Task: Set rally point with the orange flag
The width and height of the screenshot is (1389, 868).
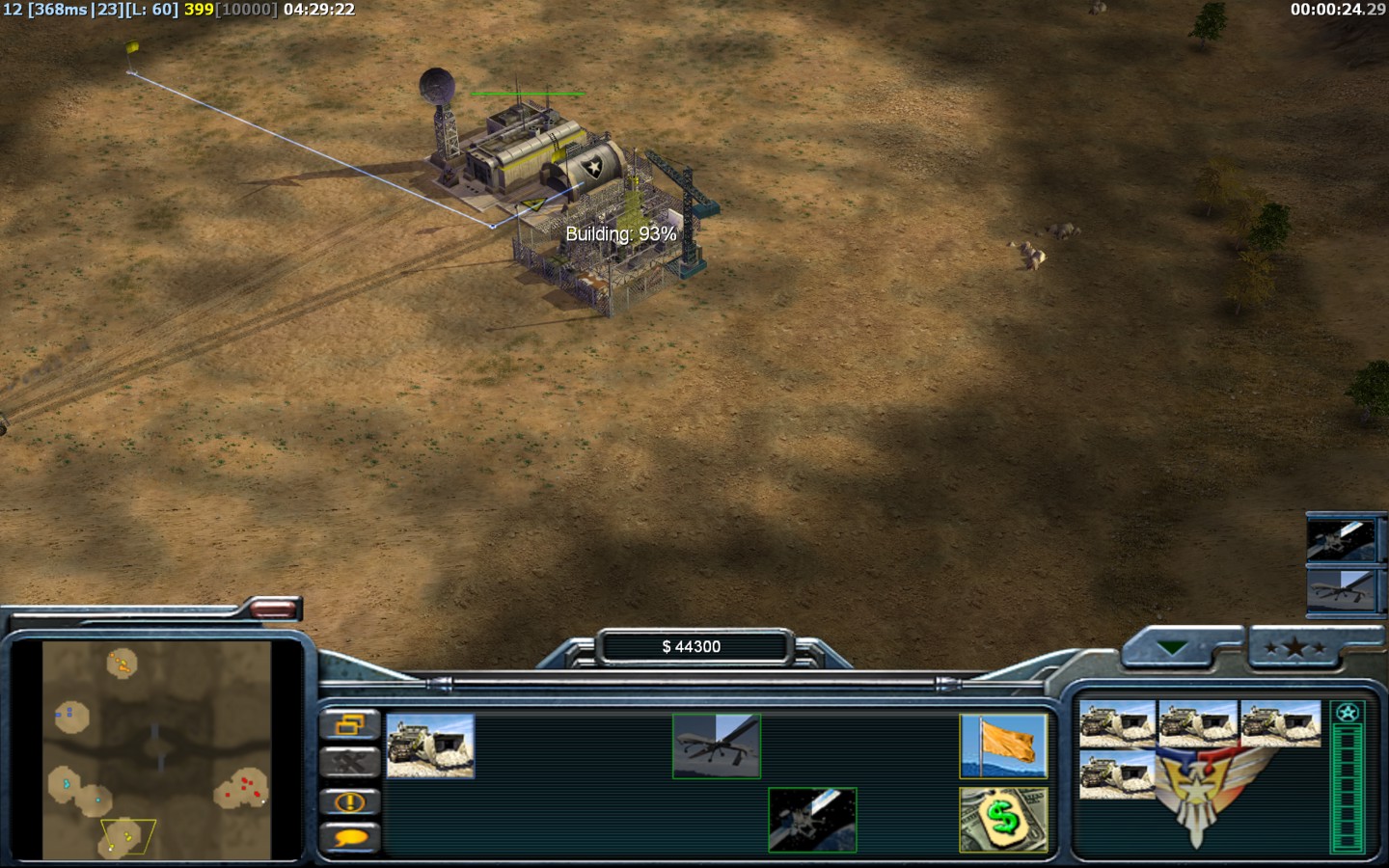Action: pyautogui.click(x=1003, y=746)
